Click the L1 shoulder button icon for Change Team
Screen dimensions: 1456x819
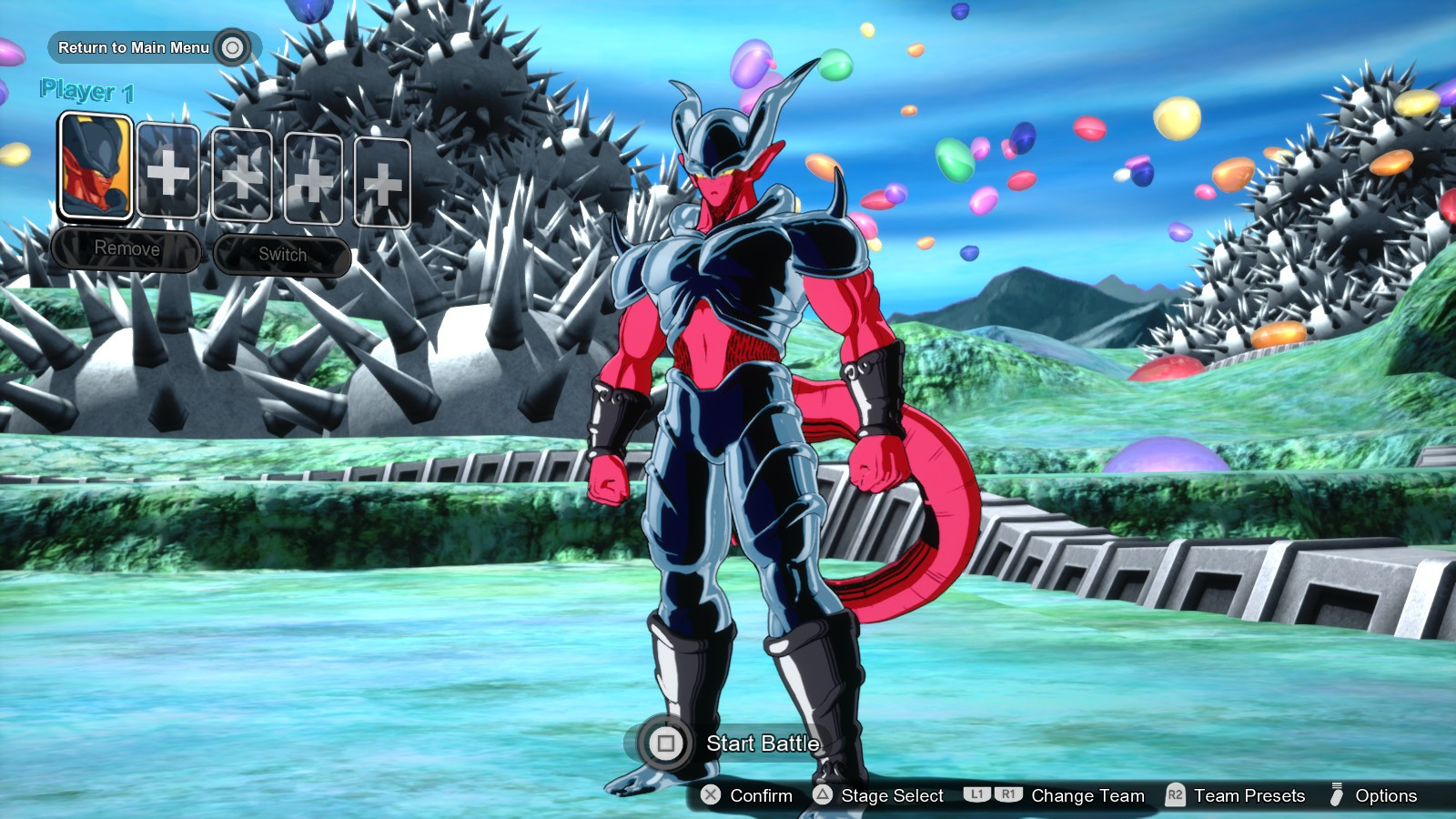pyautogui.click(x=976, y=795)
